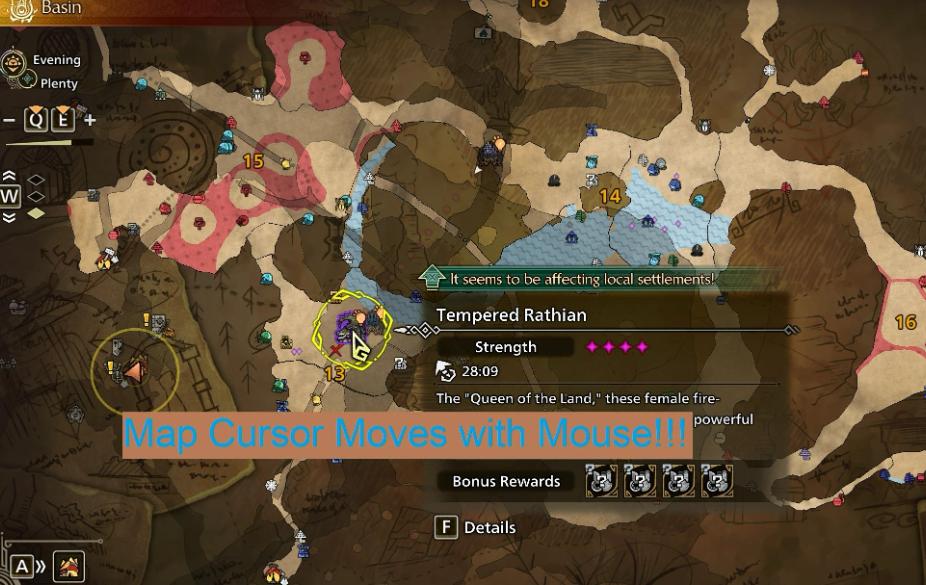Move down one map layer with the down chevrons
Screen dimensions: 926x585
coord(10,217)
